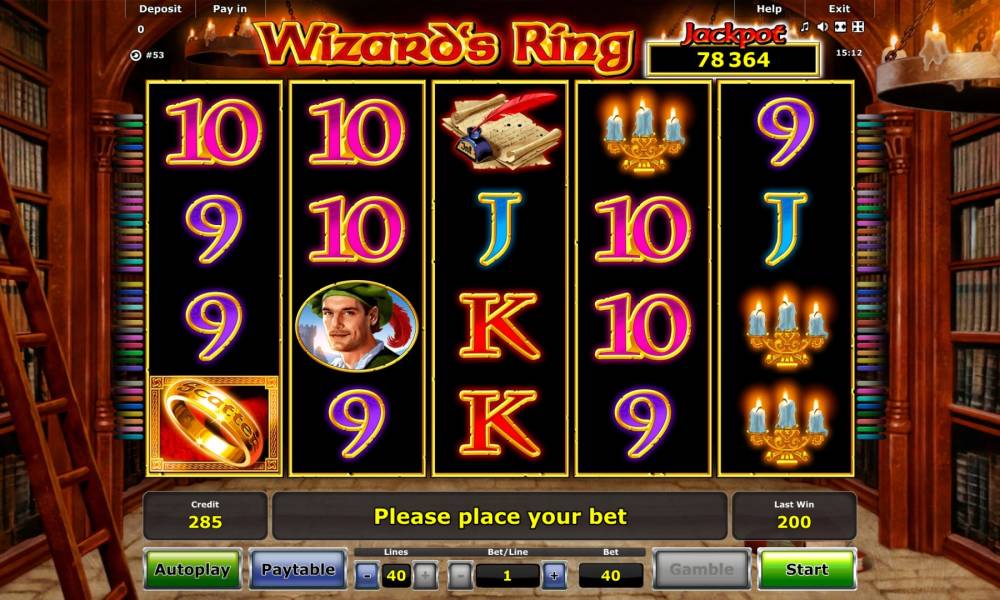Viewport: 1000px width, 600px height.
Task: Click the horizontal-arrows resize icon
Action: pyautogui.click(x=840, y=26)
